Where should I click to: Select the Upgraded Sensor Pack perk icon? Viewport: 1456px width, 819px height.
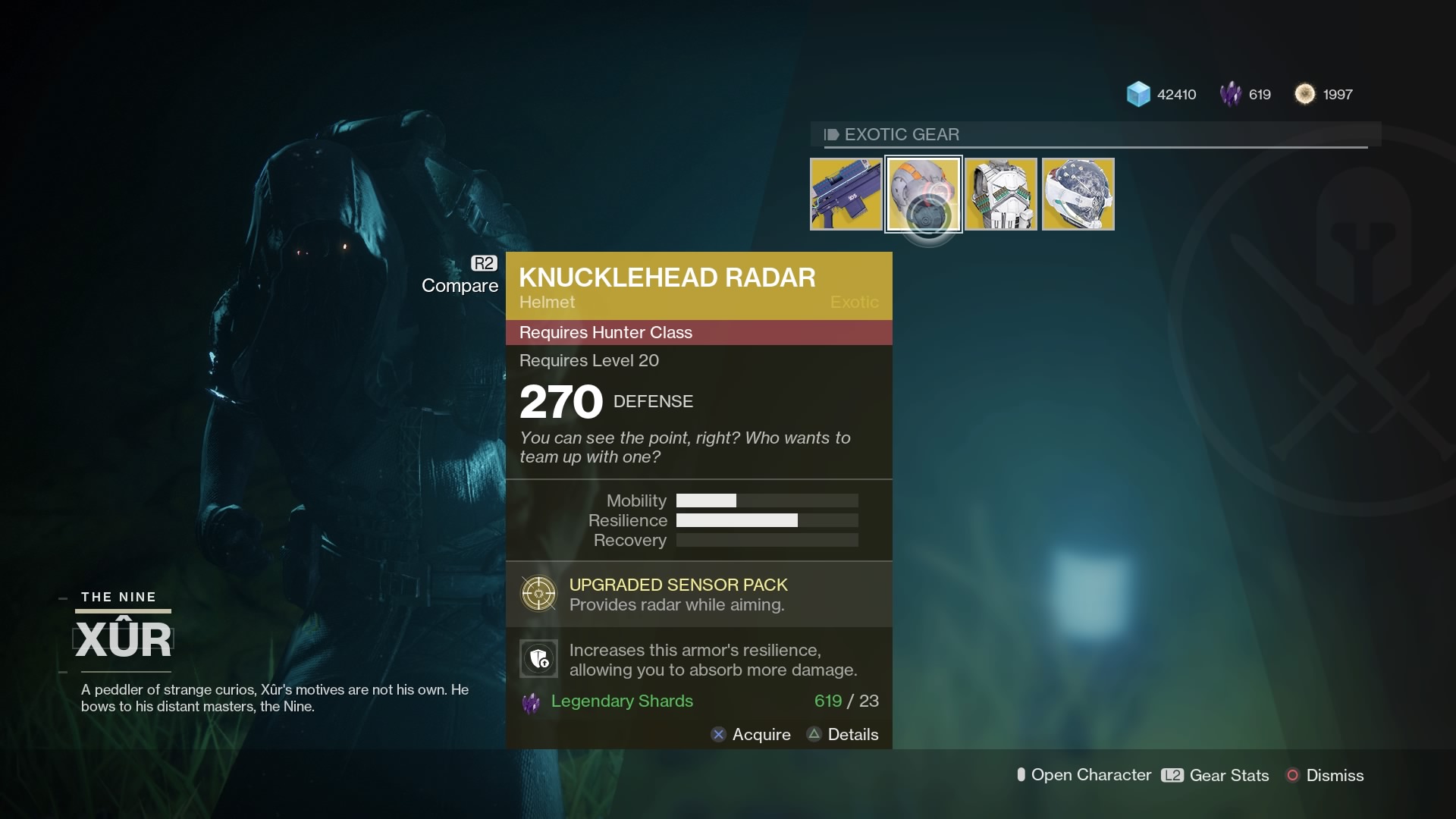tap(538, 594)
